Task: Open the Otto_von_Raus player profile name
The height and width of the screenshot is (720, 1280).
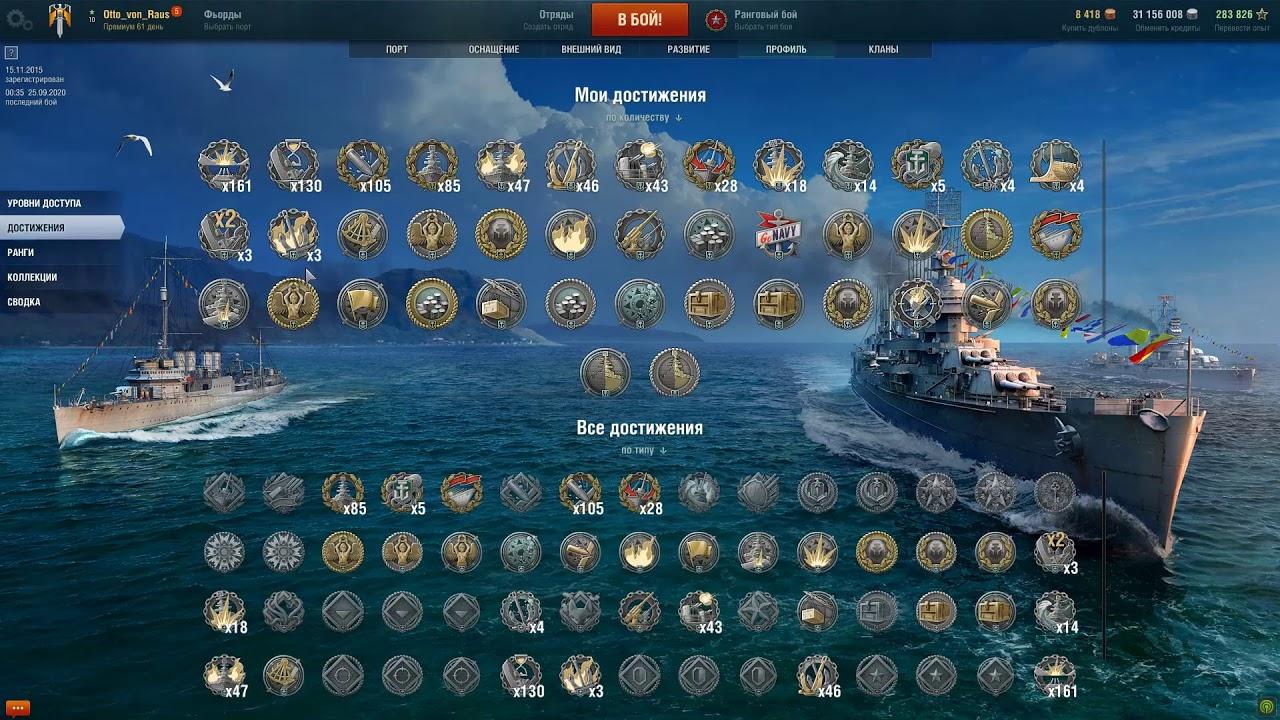Action: tap(136, 15)
